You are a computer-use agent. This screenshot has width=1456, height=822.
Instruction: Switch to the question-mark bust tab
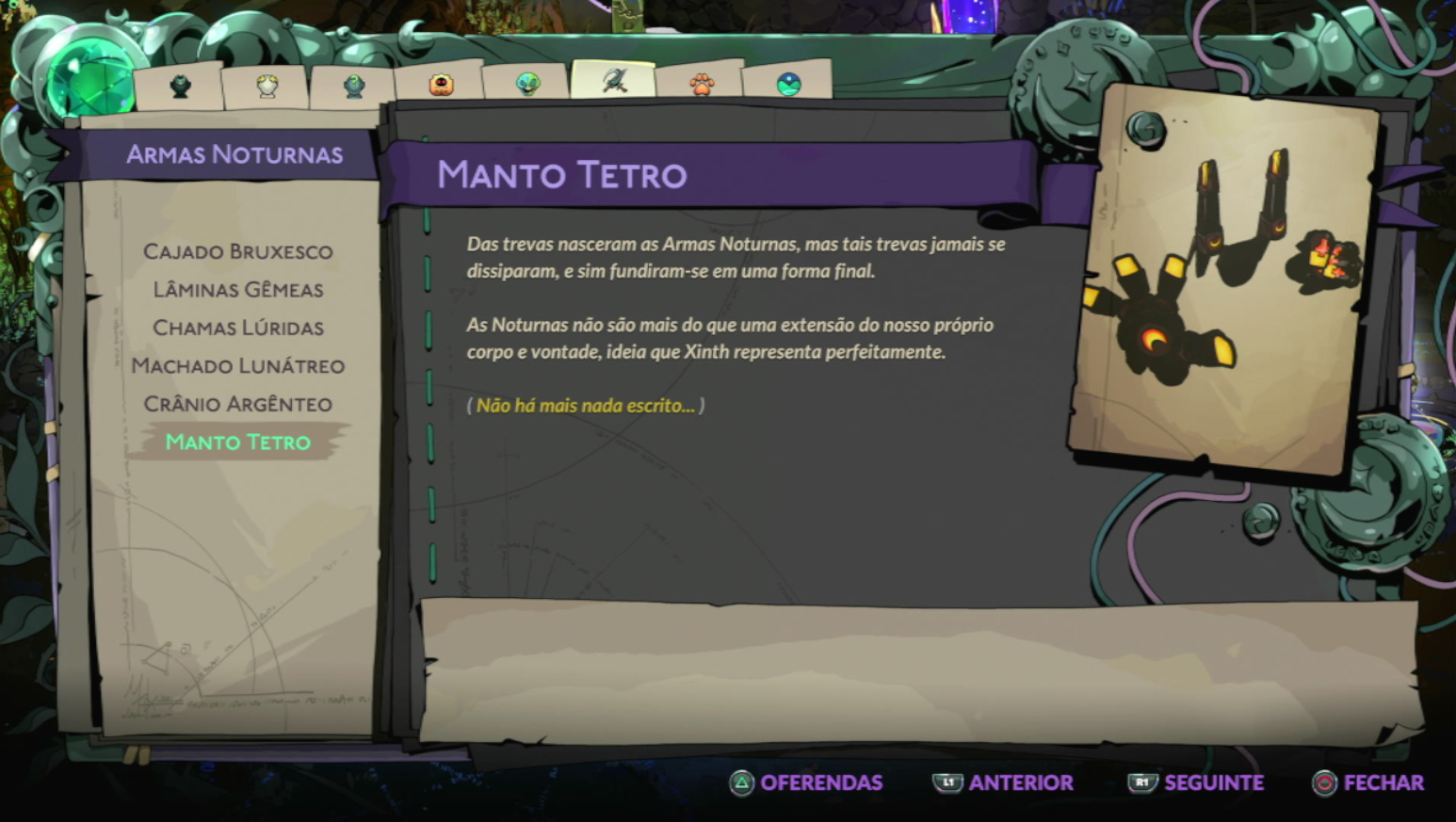(354, 87)
